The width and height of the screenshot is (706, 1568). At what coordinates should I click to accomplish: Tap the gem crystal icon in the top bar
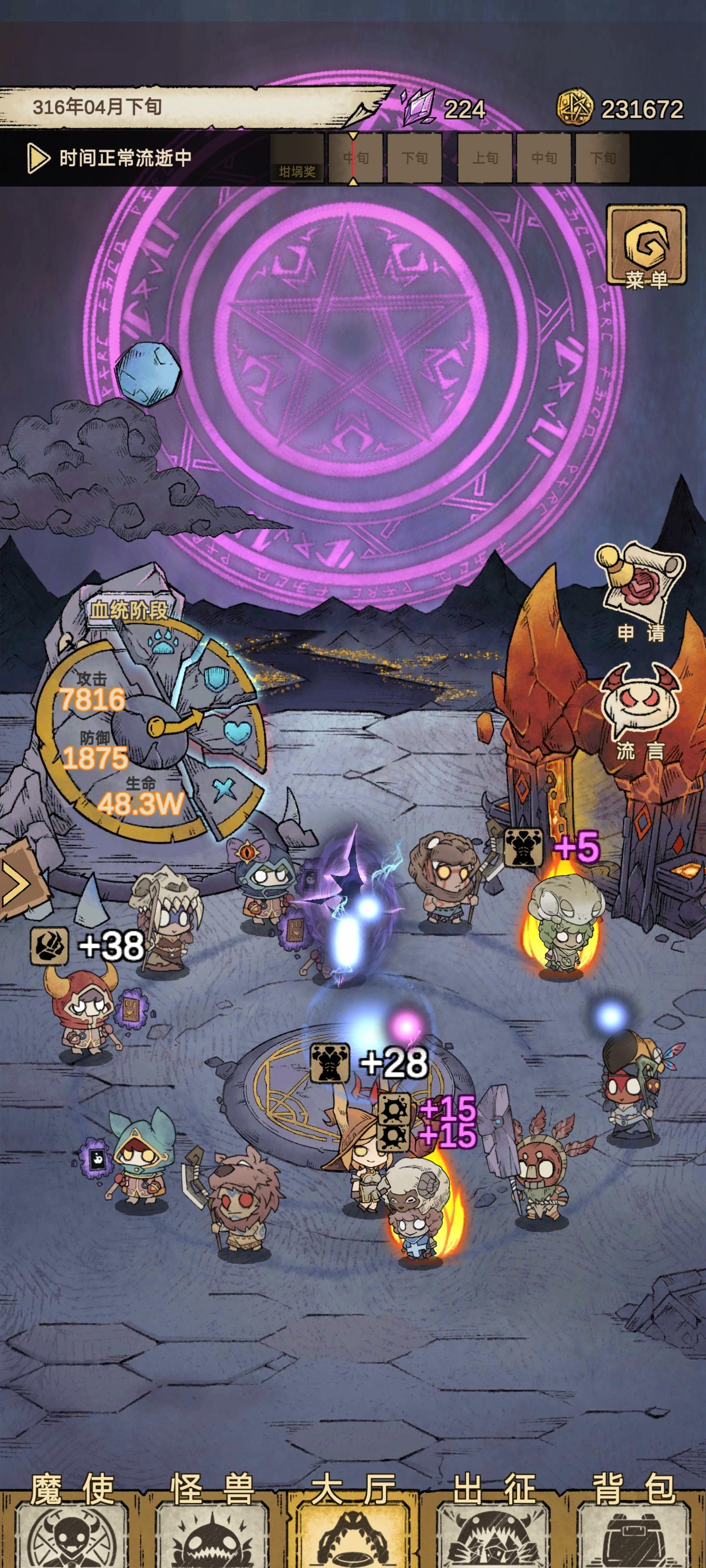tap(418, 108)
